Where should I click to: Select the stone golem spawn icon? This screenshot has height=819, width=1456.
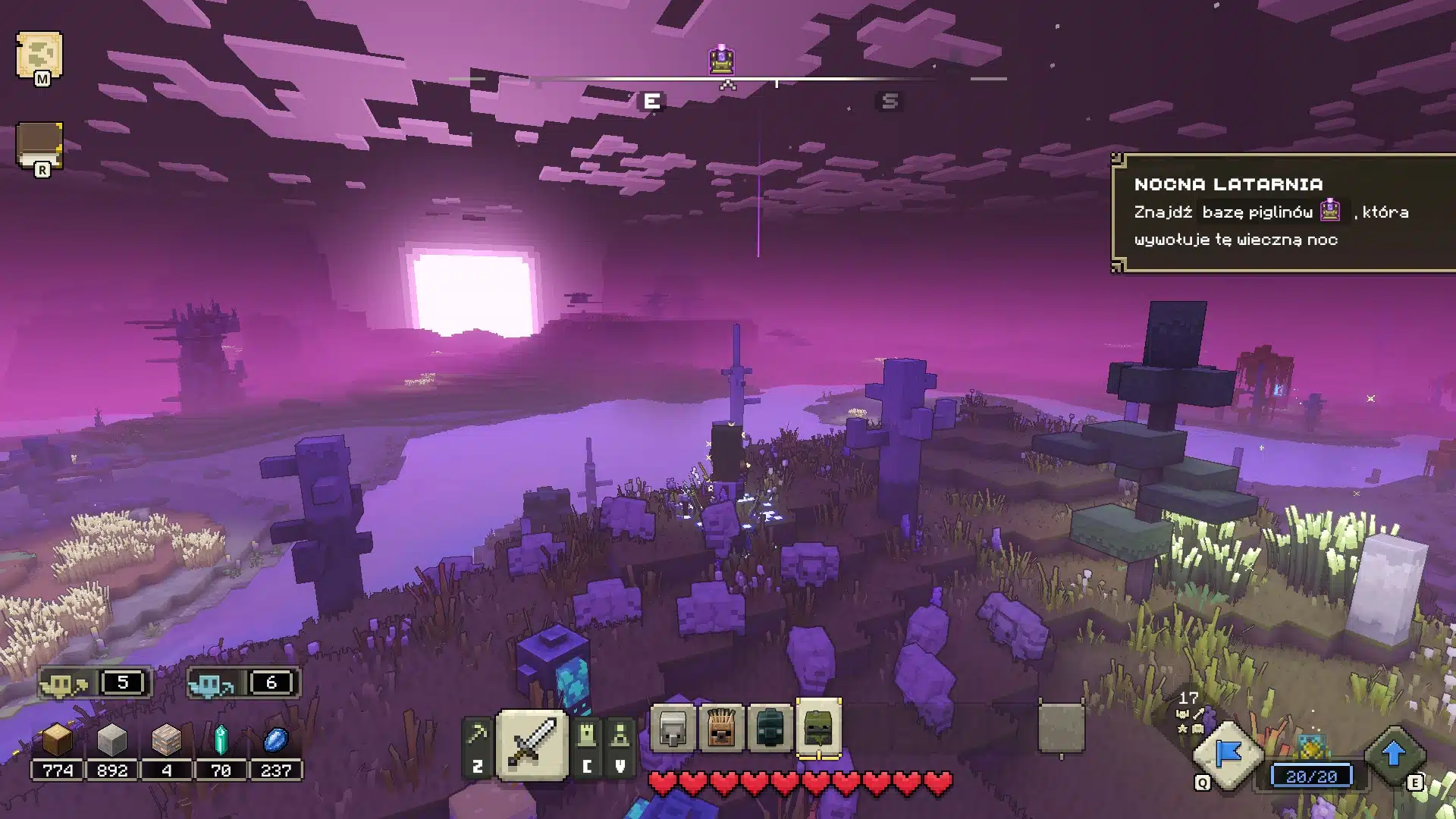pyautogui.click(x=673, y=730)
